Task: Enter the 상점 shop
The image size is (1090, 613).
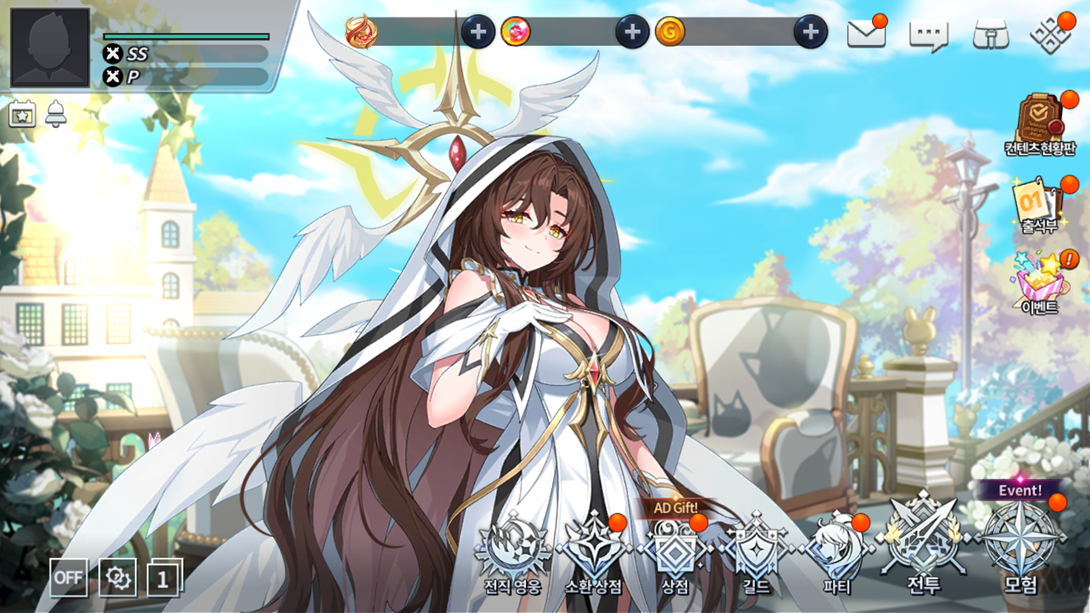Action: pyautogui.click(x=675, y=555)
